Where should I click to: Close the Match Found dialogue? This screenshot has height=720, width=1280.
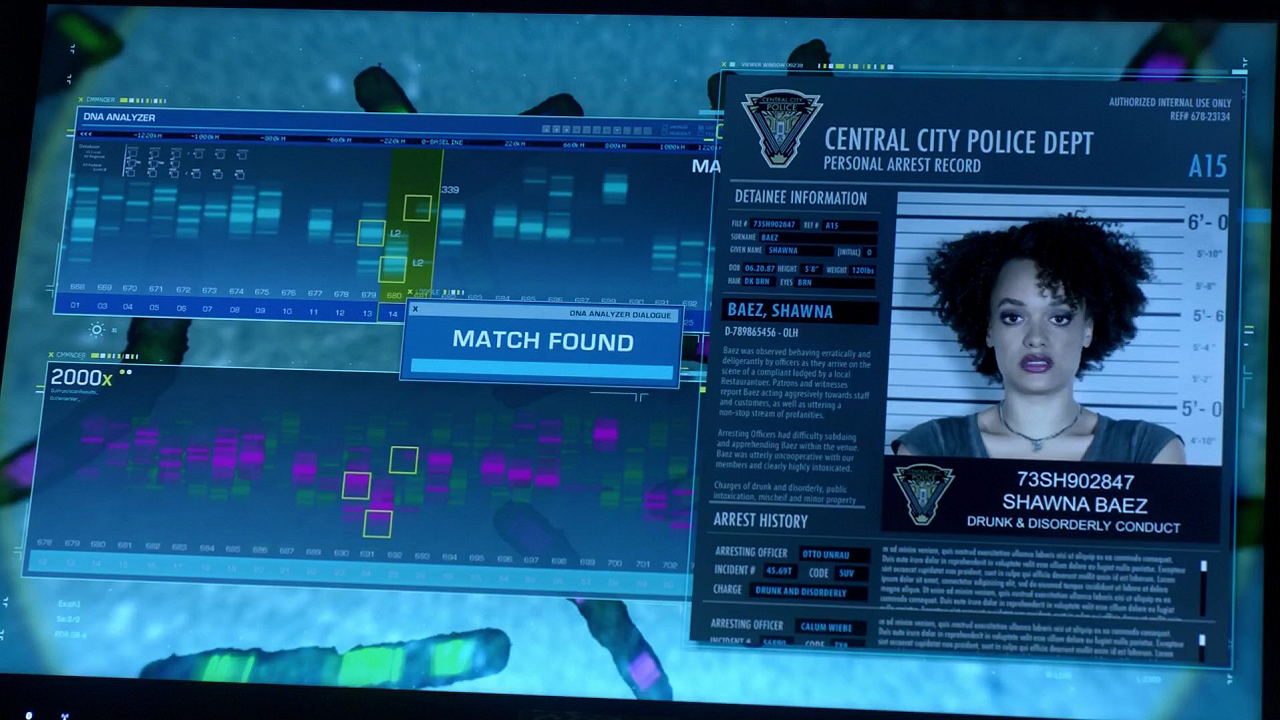(x=415, y=309)
